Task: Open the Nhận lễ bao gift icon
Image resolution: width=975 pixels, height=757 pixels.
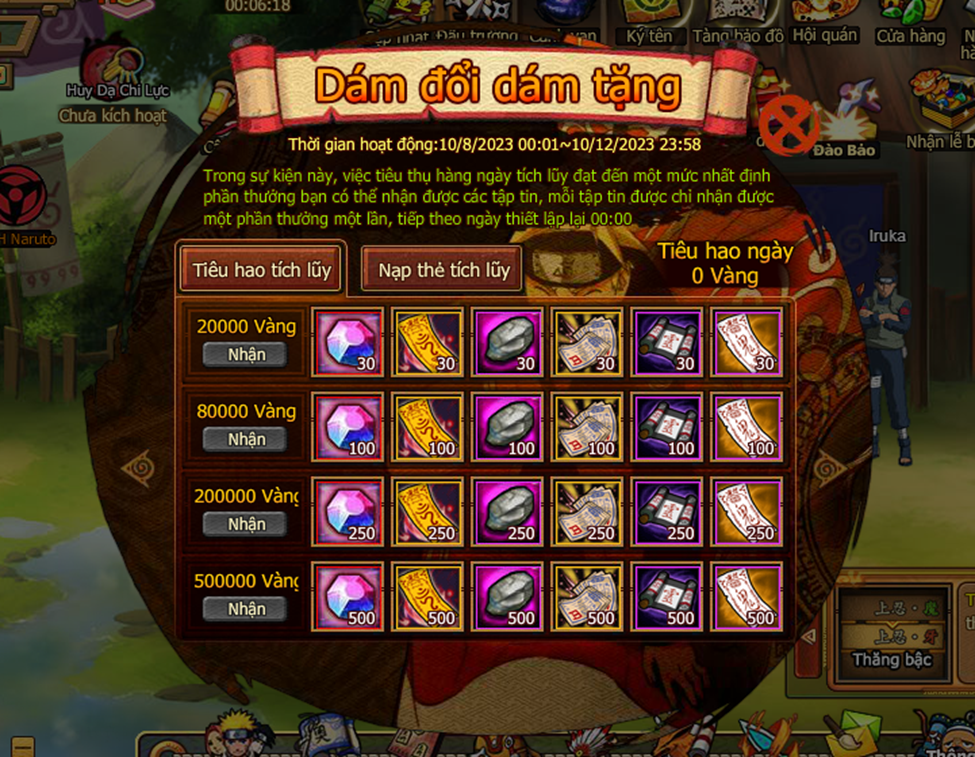Action: click(x=942, y=110)
